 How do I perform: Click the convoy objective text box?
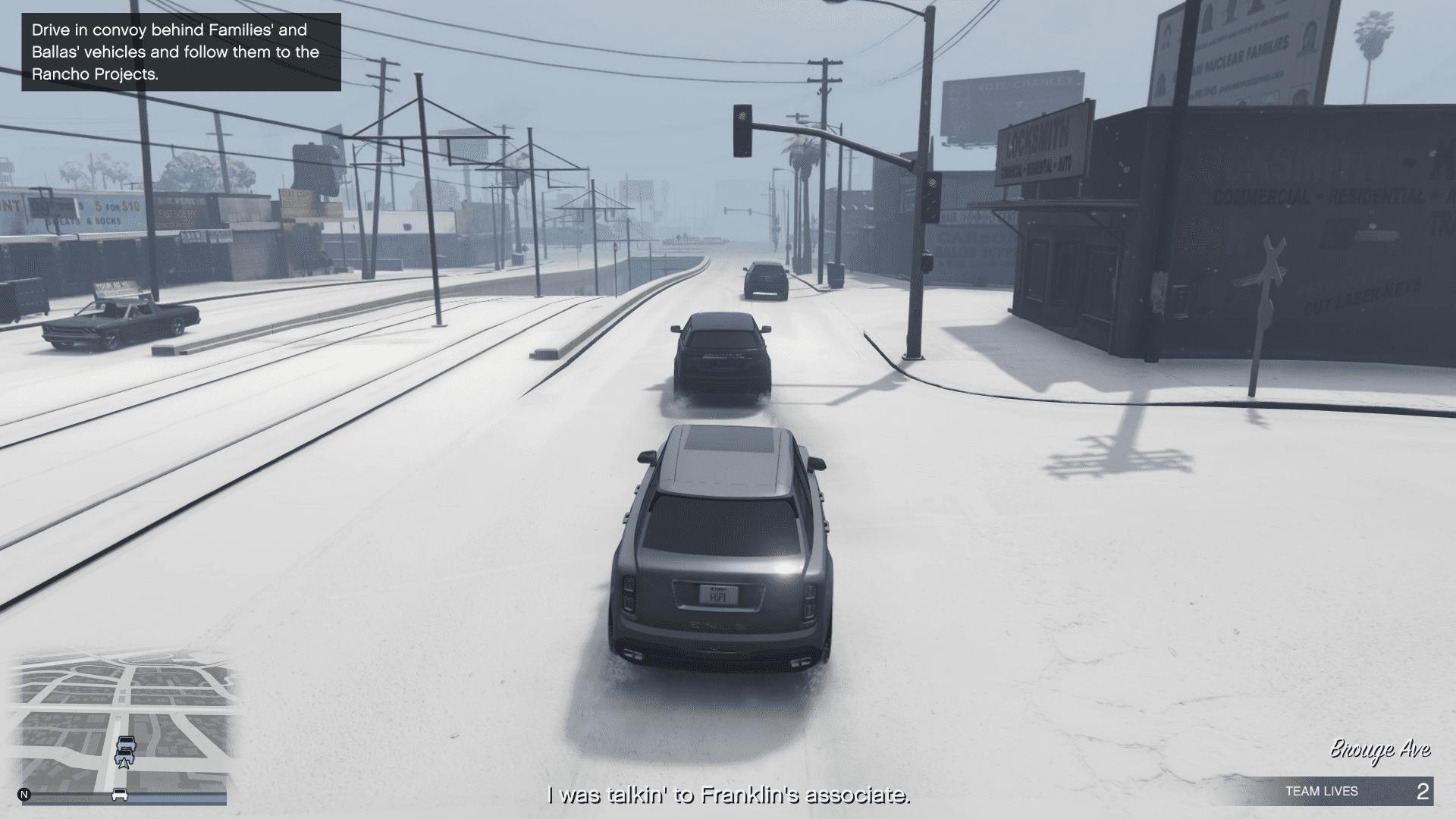[181, 52]
